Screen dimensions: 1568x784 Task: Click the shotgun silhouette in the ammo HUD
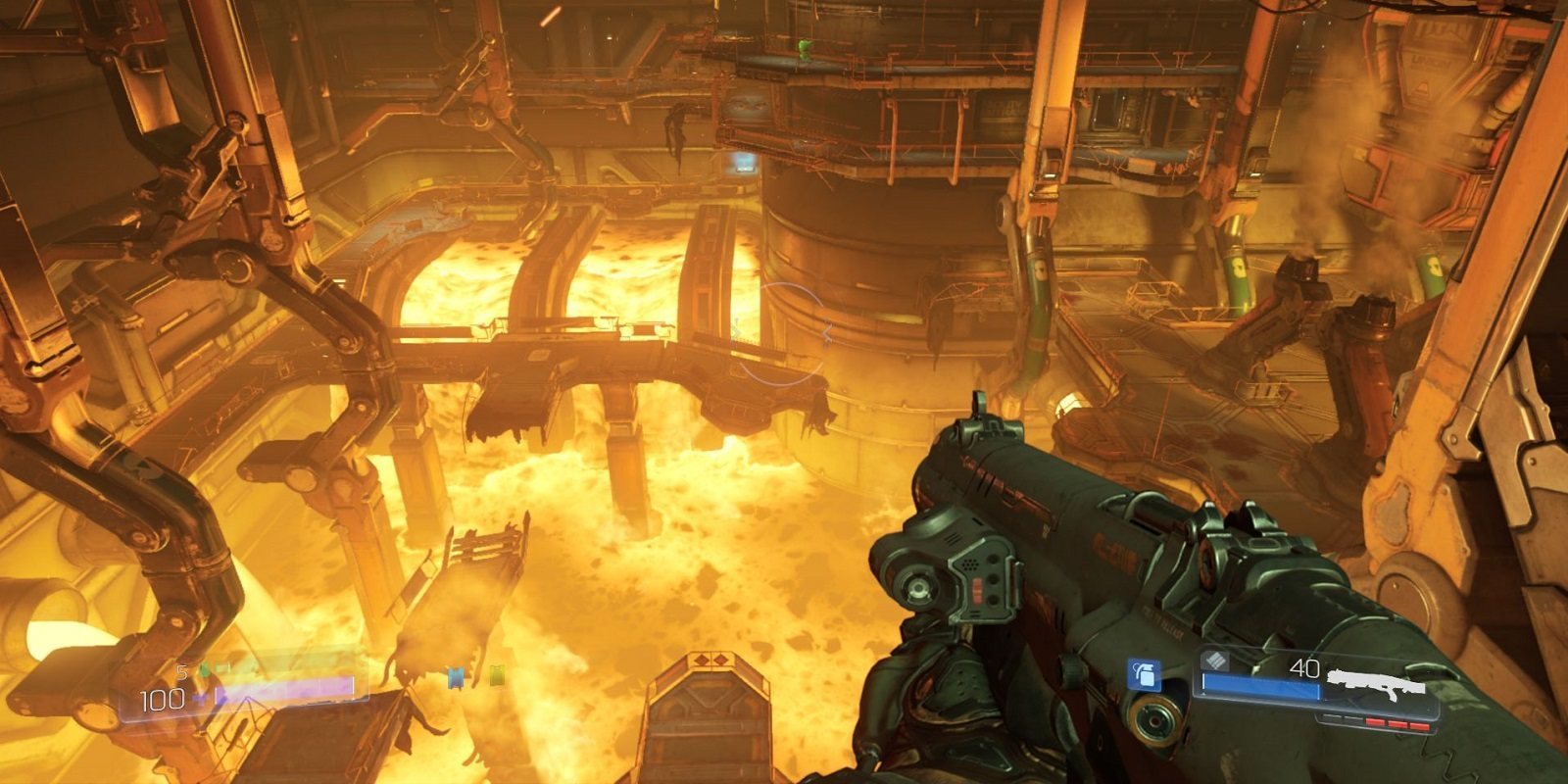(x=1377, y=681)
